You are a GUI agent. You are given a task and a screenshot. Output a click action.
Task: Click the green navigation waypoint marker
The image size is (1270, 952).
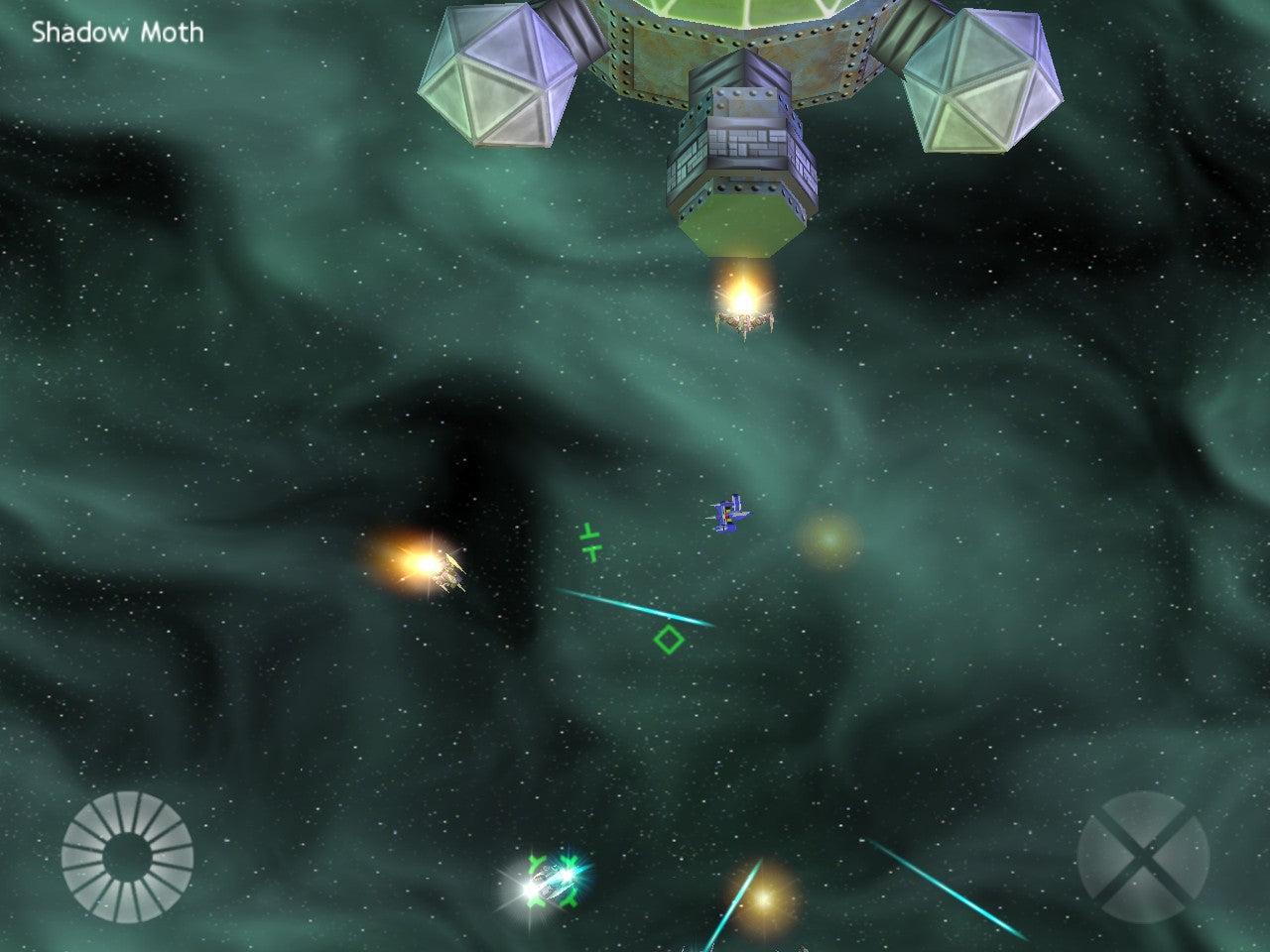click(x=589, y=541)
